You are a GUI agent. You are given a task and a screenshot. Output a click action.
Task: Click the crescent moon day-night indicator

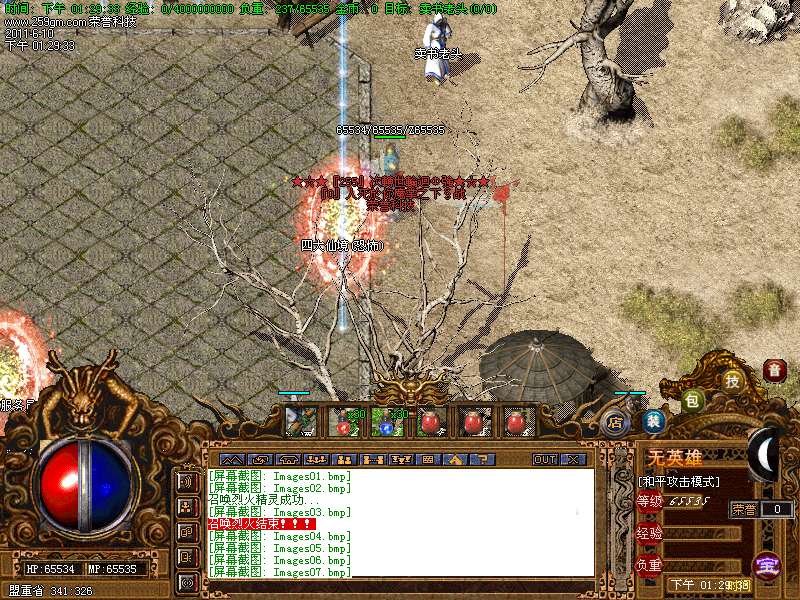pyautogui.click(x=765, y=450)
